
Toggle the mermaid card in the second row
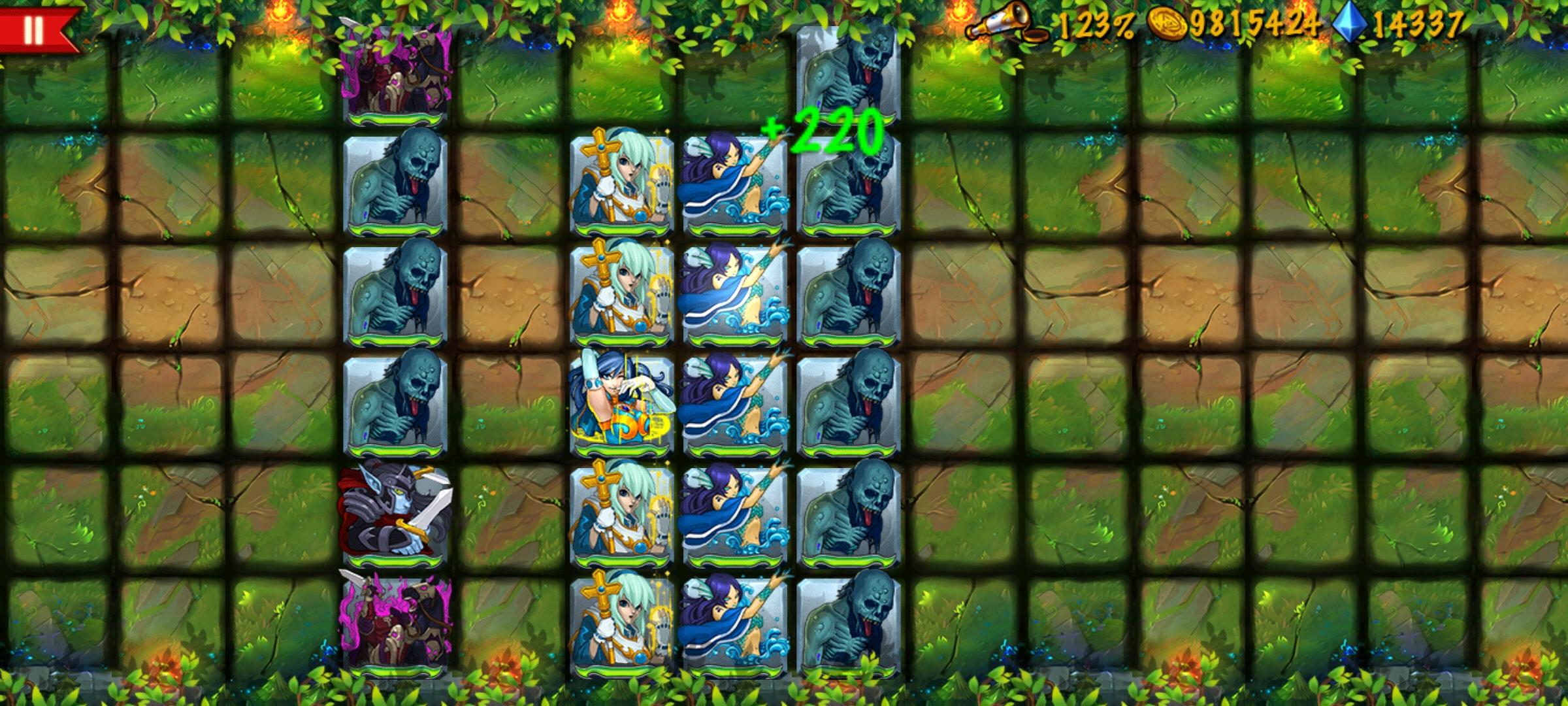click(735, 185)
